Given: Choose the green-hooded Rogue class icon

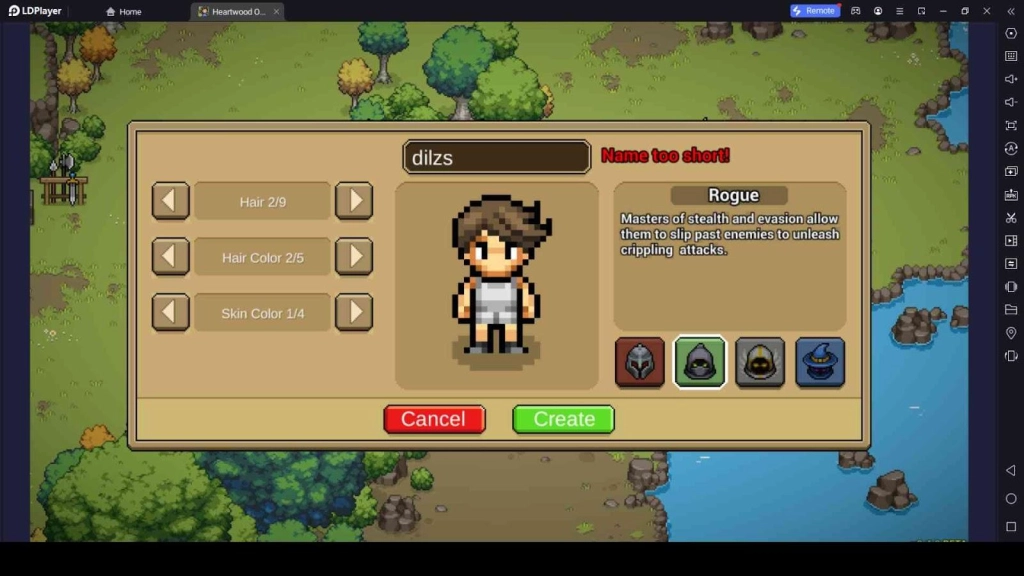Looking at the screenshot, I should (x=699, y=362).
